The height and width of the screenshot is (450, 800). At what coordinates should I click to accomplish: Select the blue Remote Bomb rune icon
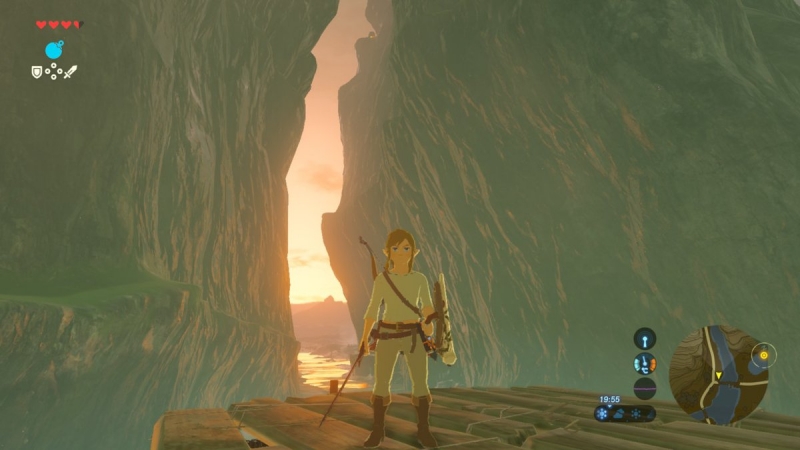coord(54,50)
